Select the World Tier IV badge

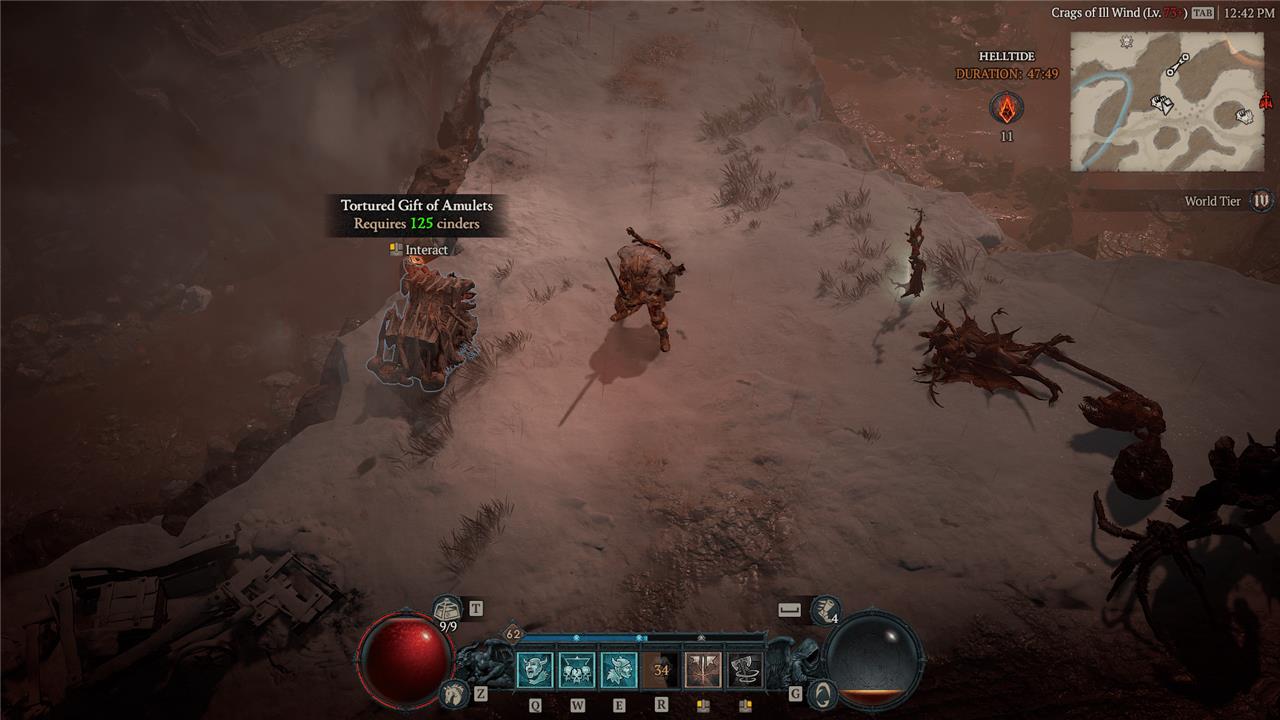point(1261,201)
